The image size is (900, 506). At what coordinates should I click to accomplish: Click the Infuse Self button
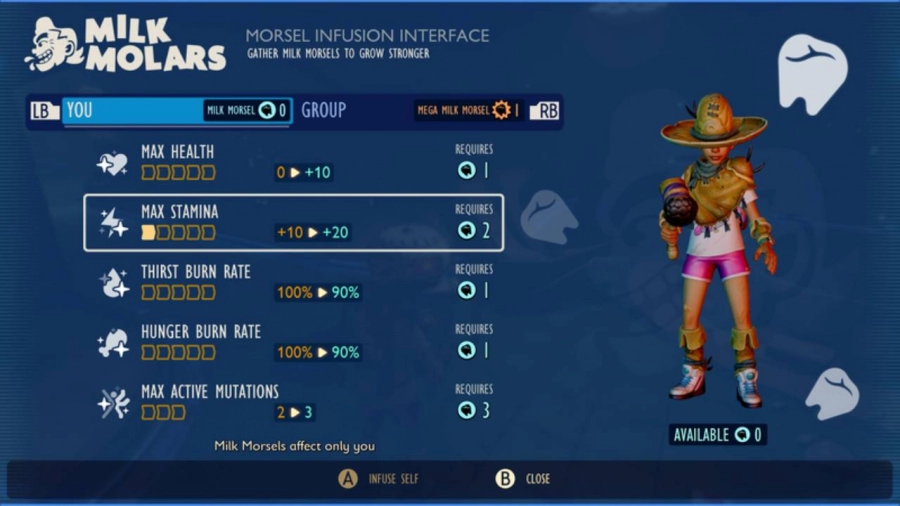pyautogui.click(x=380, y=479)
